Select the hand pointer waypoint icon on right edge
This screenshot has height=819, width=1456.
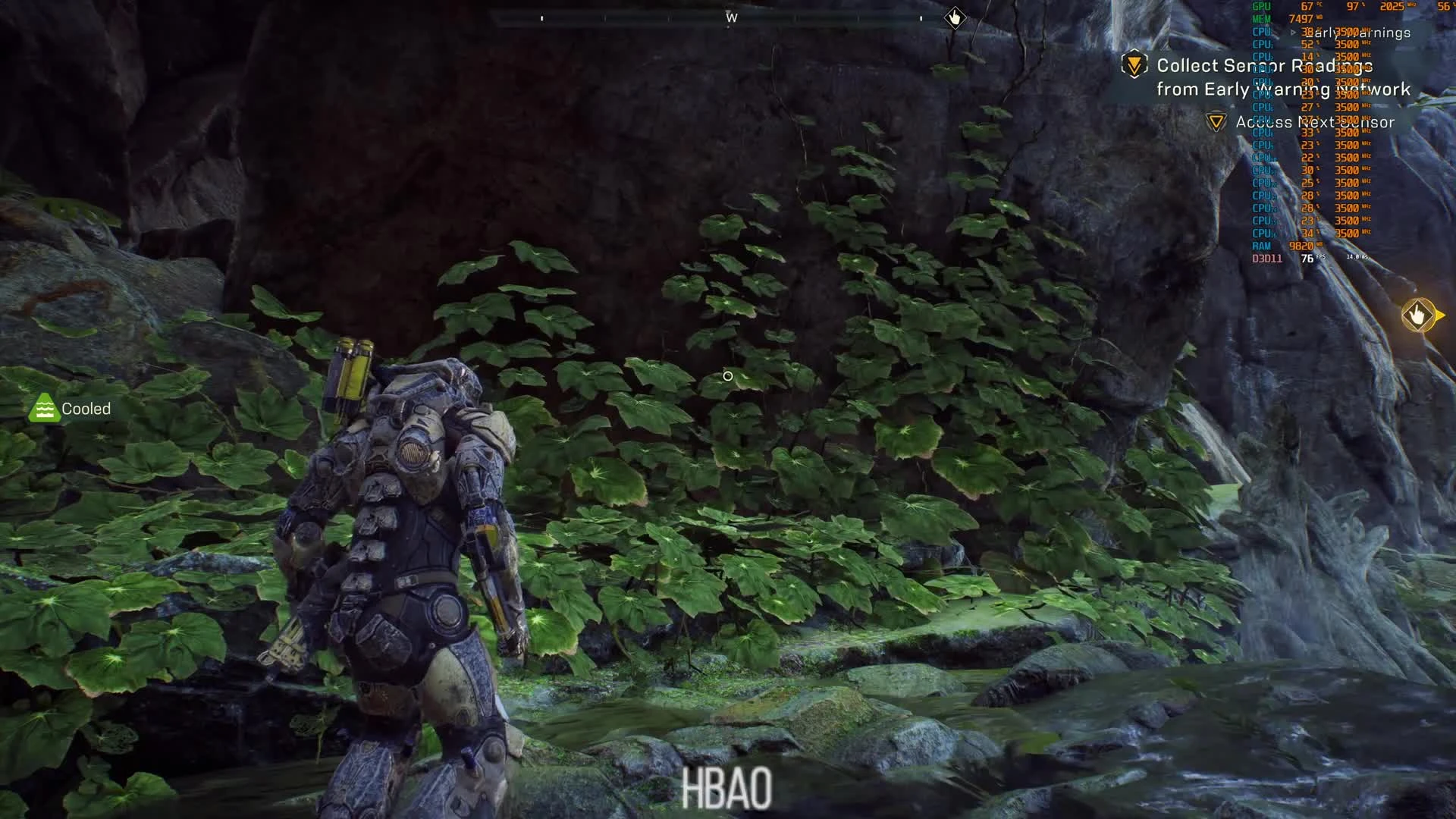coord(1419,313)
